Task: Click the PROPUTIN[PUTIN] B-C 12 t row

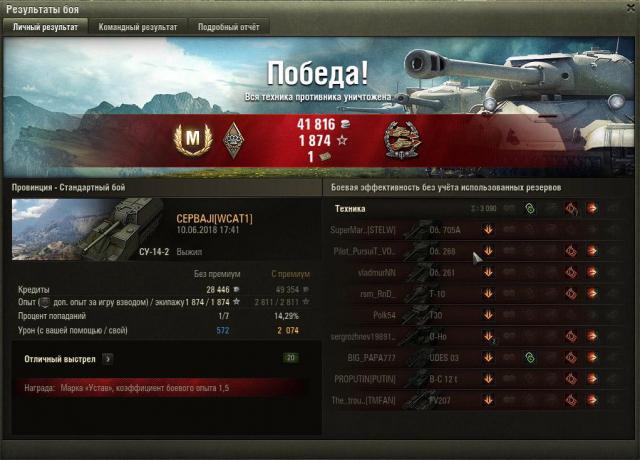Action: point(470,379)
